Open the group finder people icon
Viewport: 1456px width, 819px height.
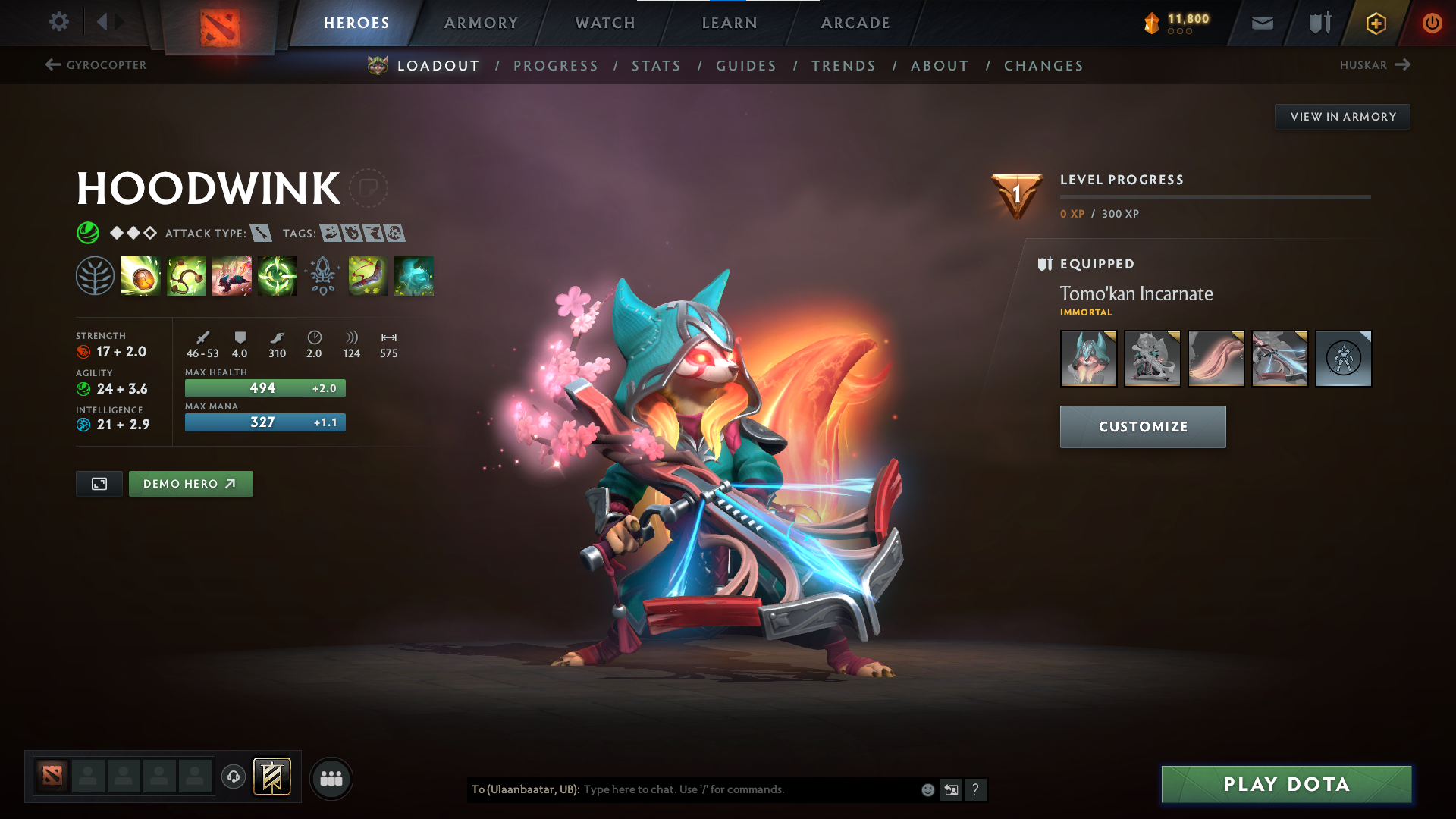coord(331,777)
